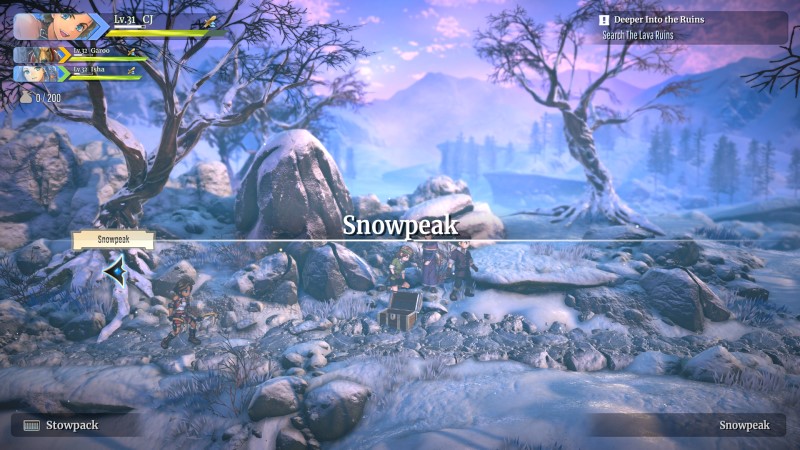
Task: Click the Snowpeak exit arrow marker
Action: [x=117, y=269]
